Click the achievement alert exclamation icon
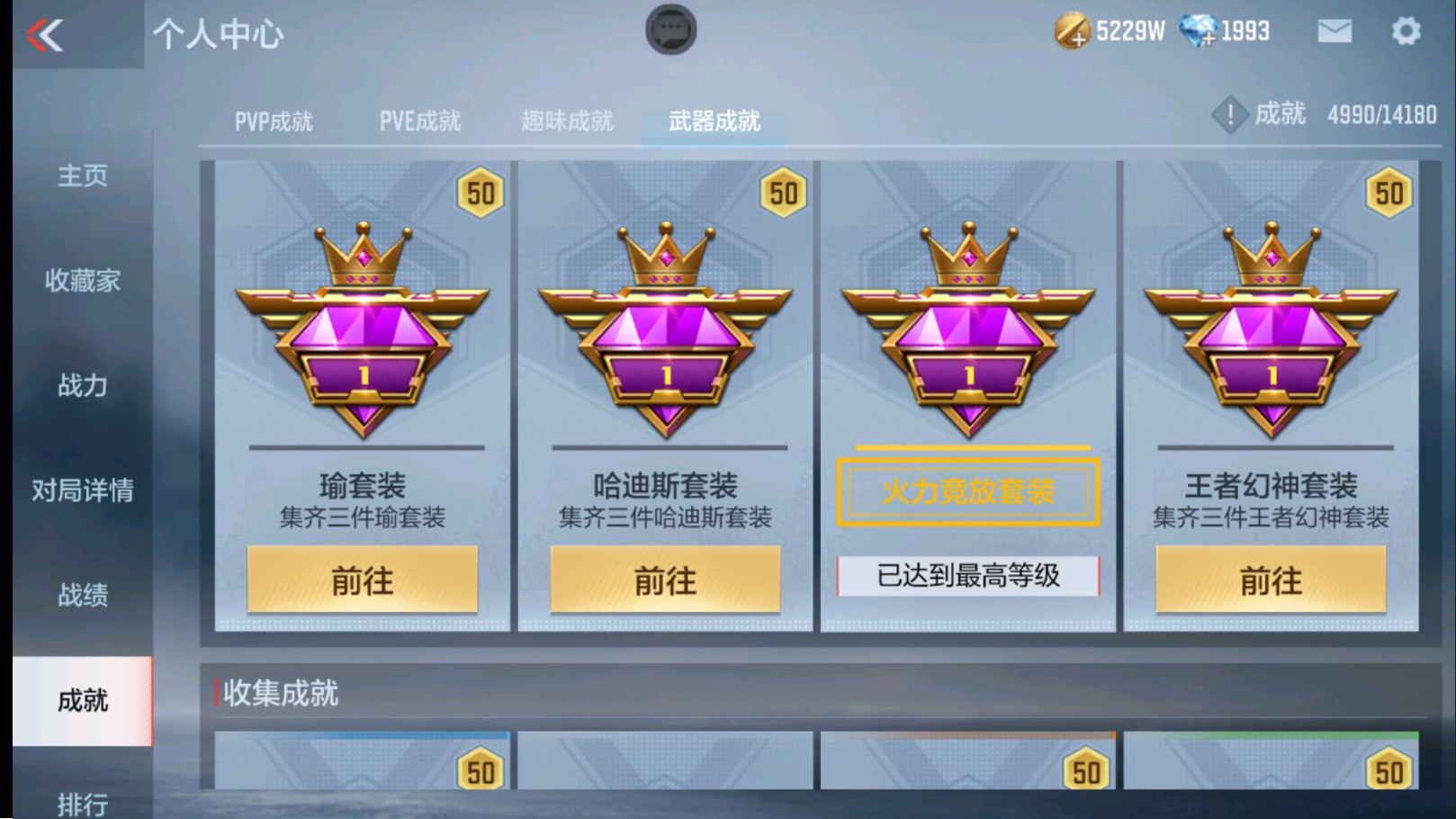 pos(1230,115)
